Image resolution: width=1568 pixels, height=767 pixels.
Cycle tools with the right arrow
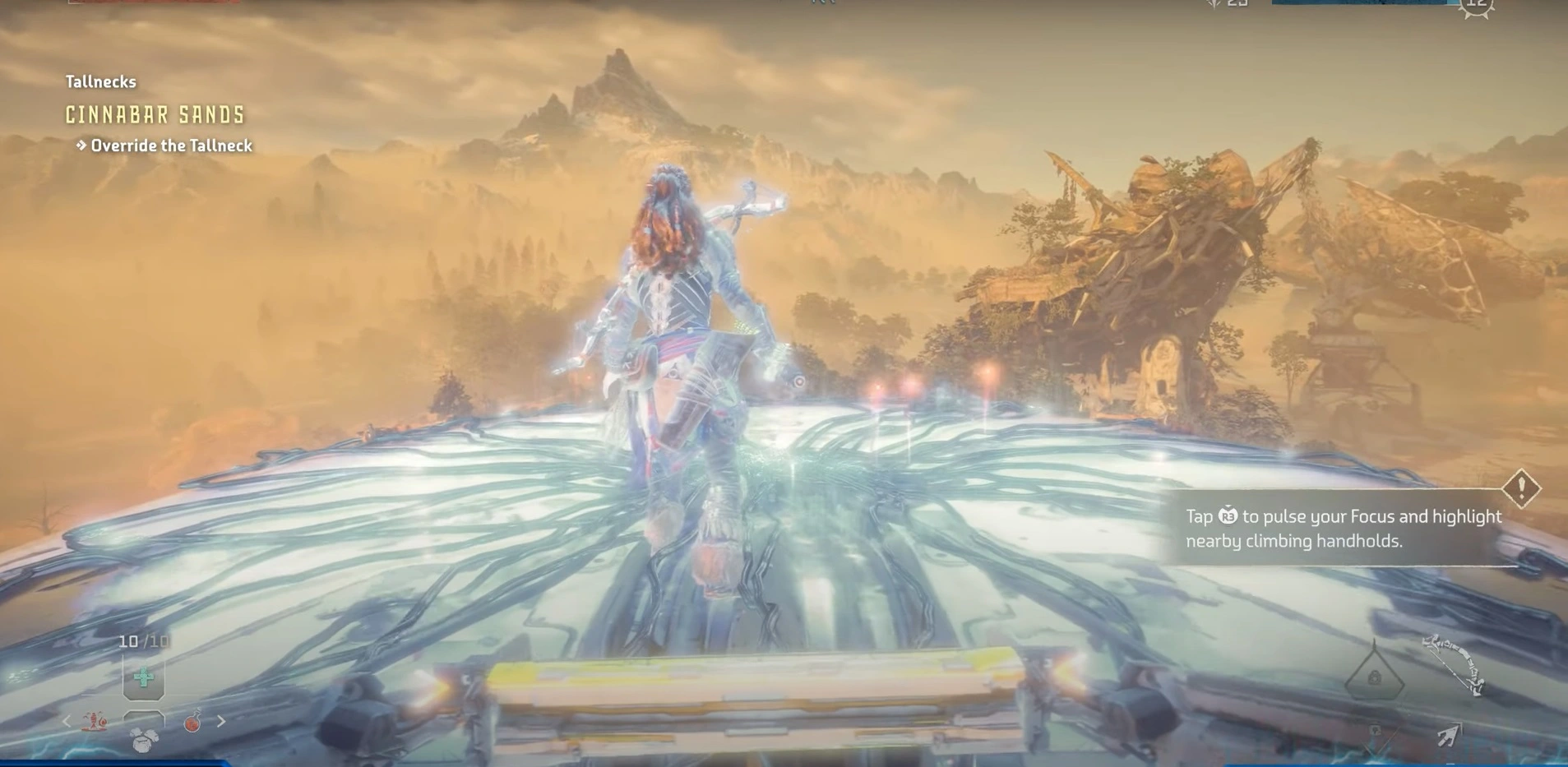221,722
